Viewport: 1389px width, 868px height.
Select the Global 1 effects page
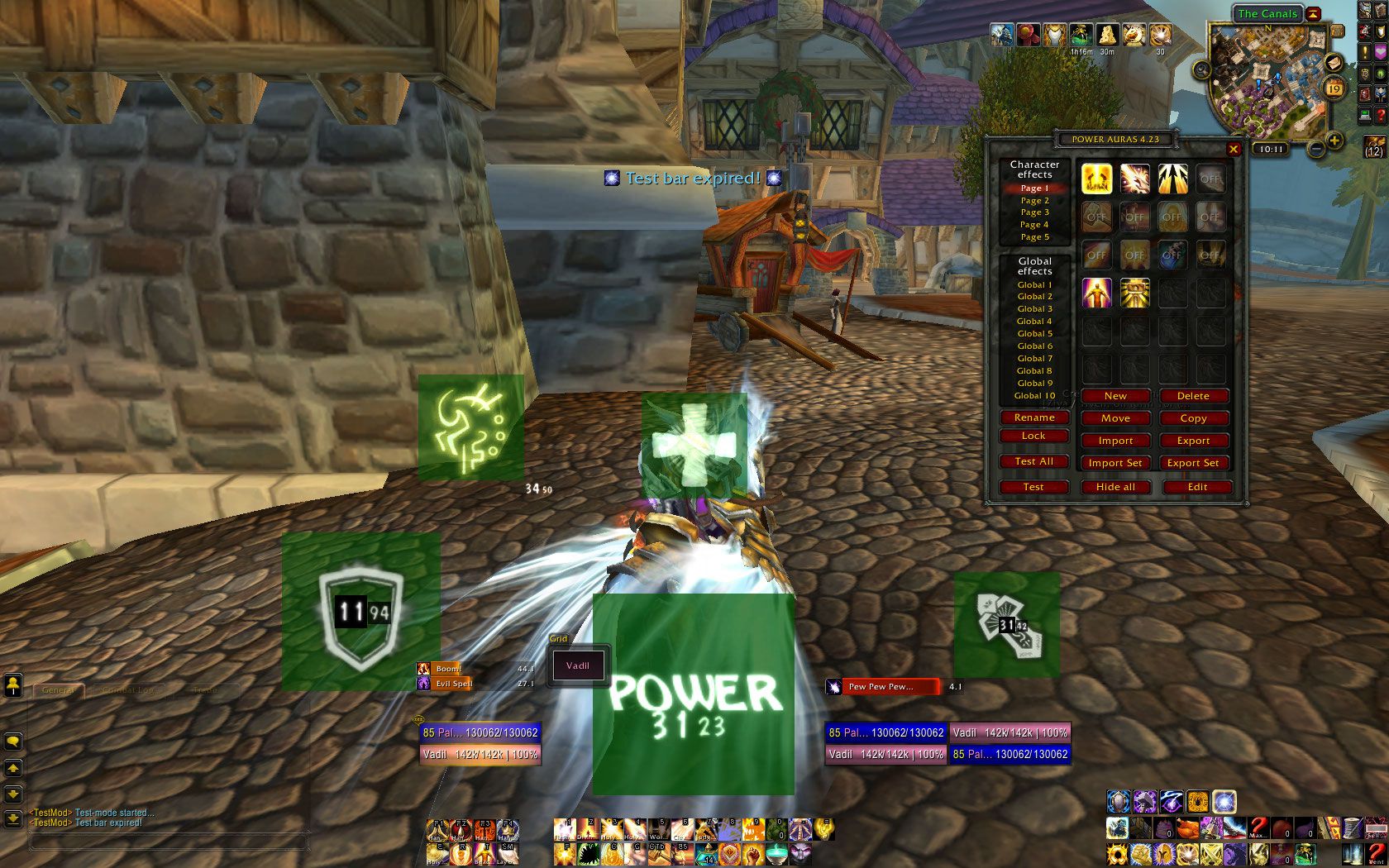point(1034,284)
